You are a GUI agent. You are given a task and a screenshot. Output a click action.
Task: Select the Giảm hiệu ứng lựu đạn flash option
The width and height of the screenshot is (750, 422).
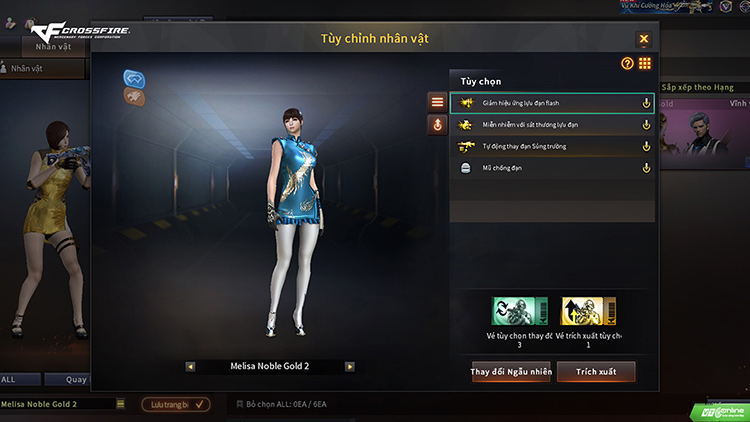coord(552,102)
